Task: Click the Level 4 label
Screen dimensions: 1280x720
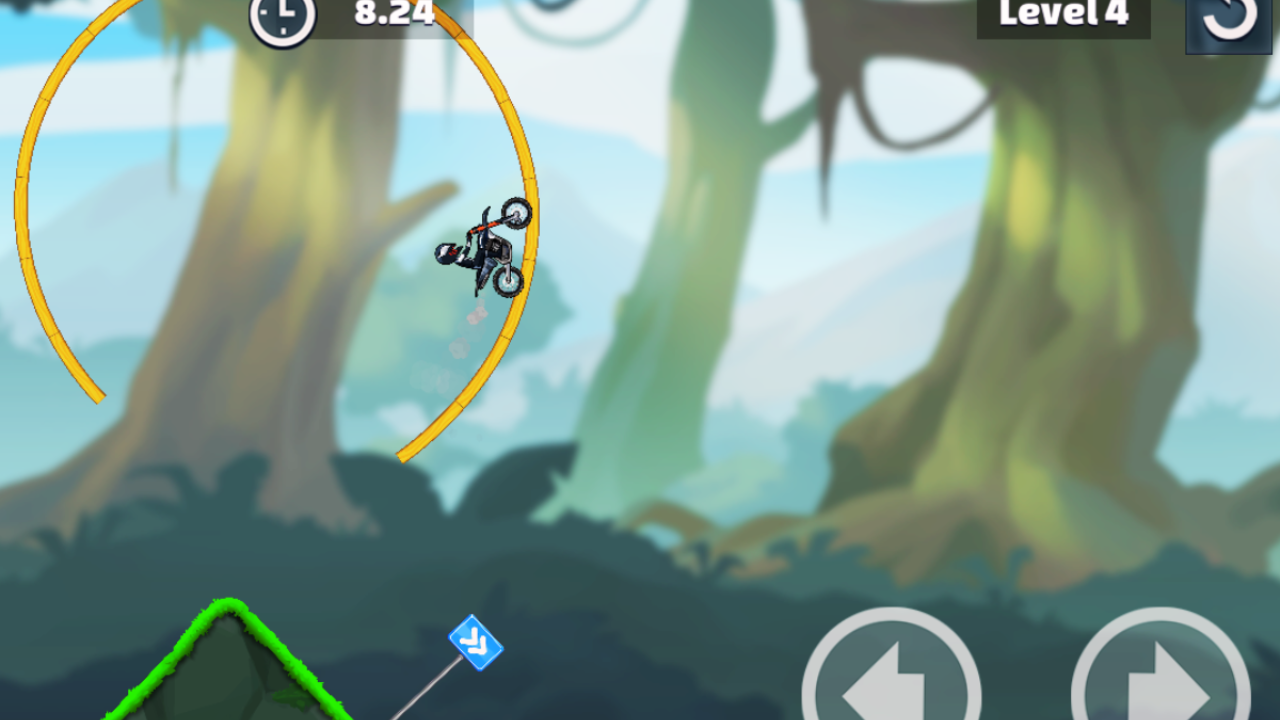Action: tap(1063, 14)
